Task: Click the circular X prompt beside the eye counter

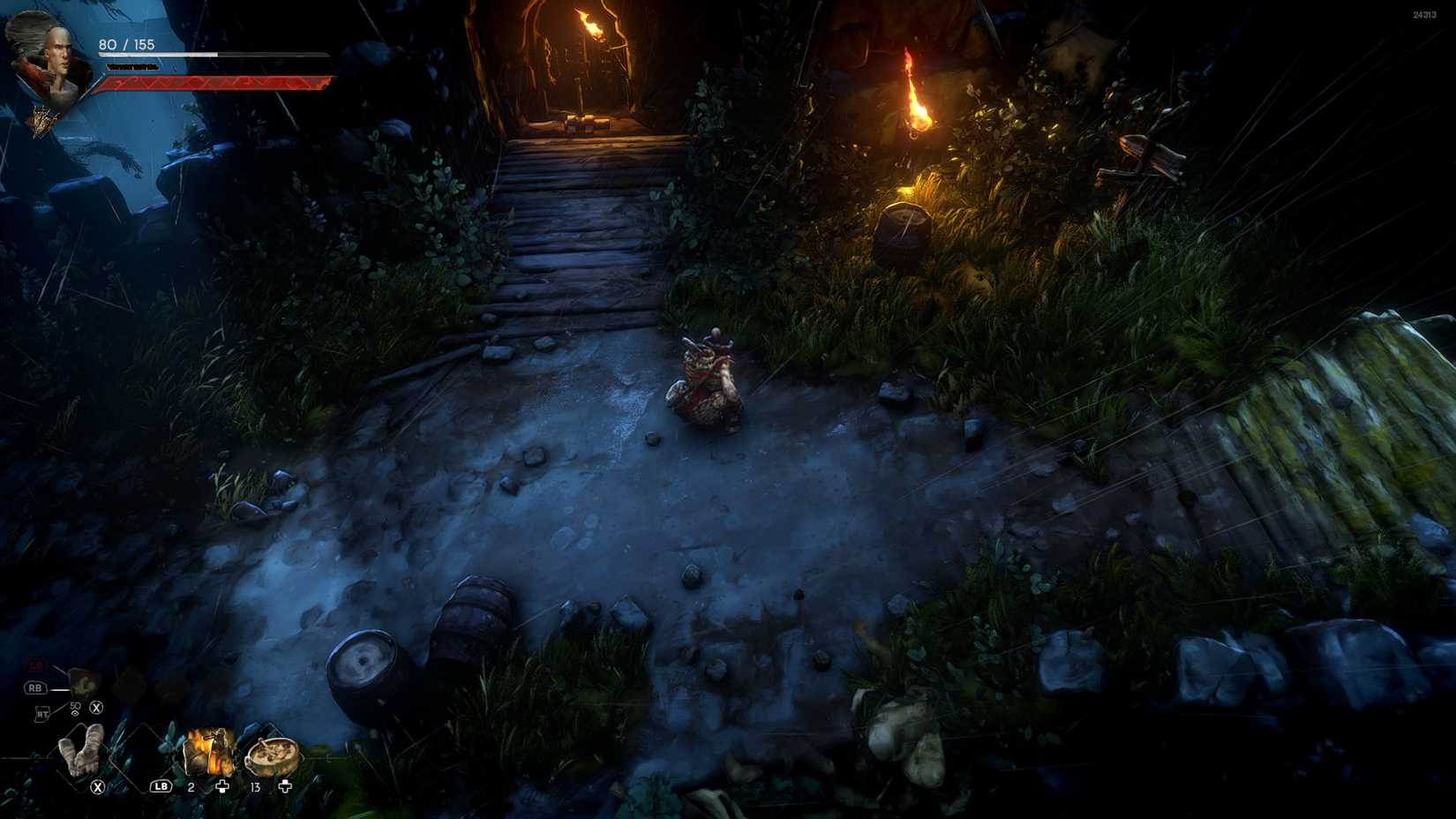Action: pos(96,708)
